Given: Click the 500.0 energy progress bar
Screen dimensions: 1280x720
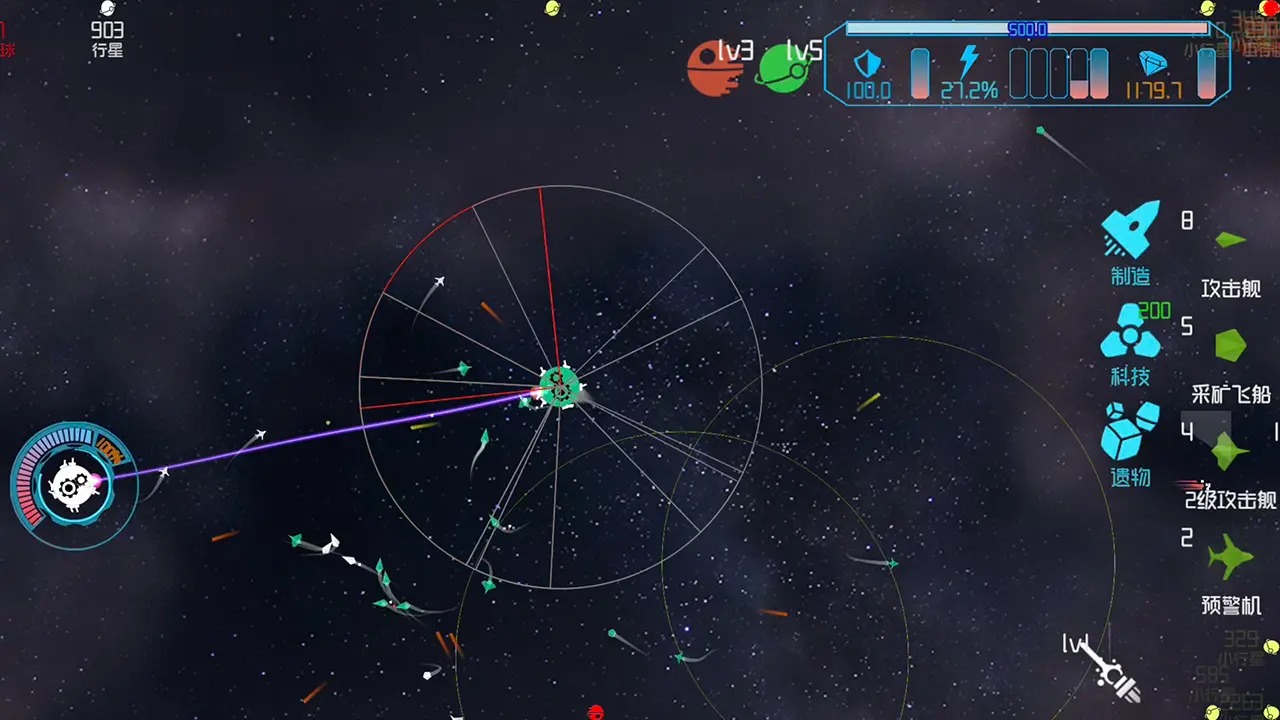Looking at the screenshot, I should tap(1029, 29).
